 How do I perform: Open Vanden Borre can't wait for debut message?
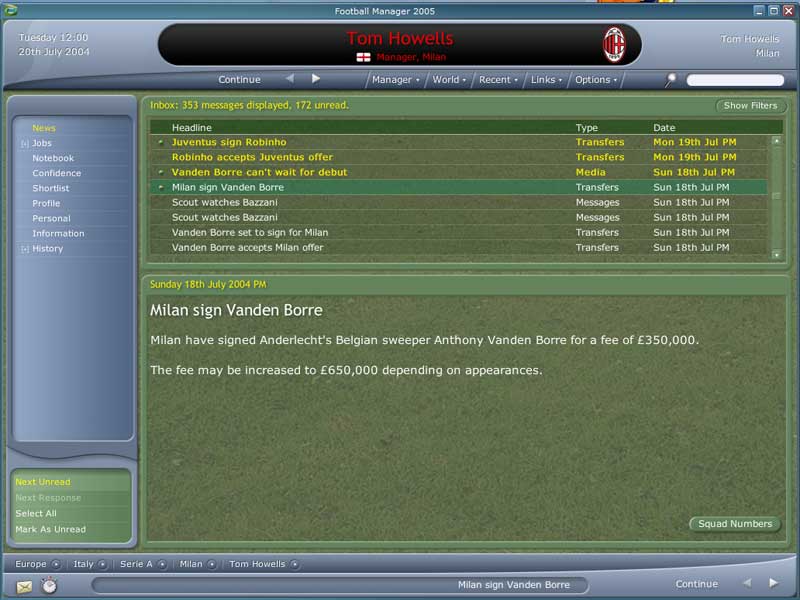259,172
